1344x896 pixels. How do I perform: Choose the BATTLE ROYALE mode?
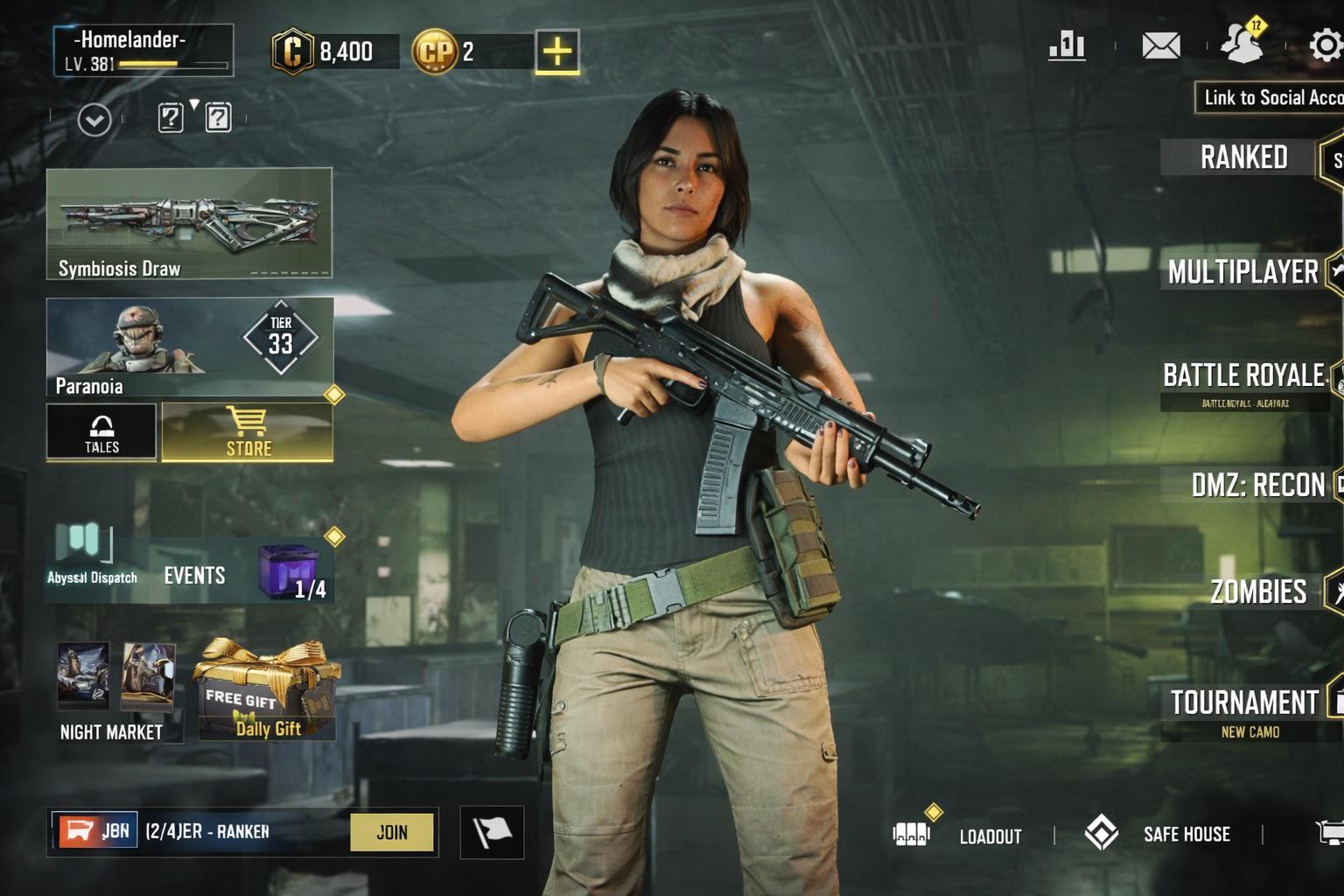click(1243, 376)
